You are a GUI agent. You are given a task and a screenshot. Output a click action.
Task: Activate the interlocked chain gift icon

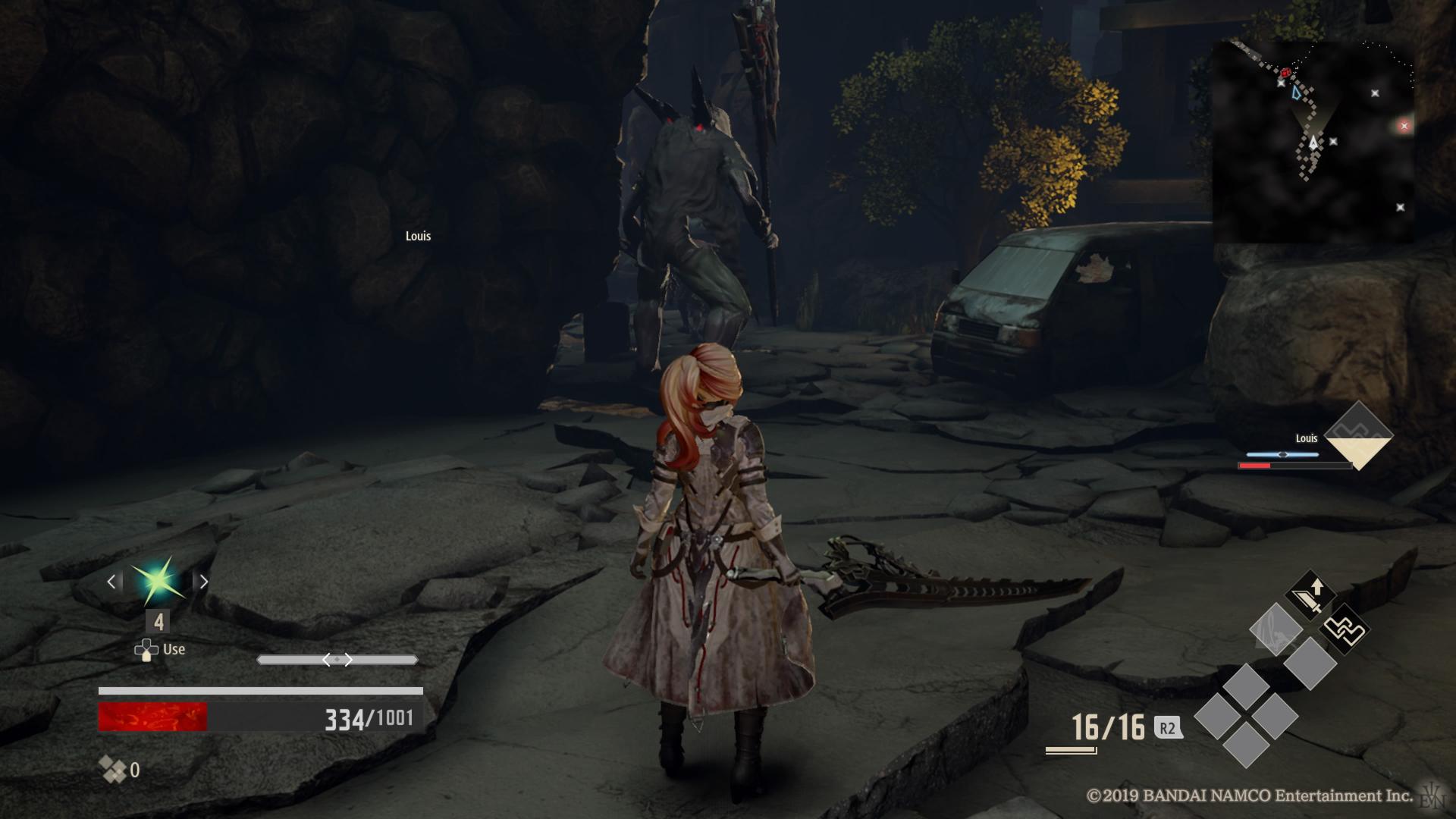[x=1345, y=629]
